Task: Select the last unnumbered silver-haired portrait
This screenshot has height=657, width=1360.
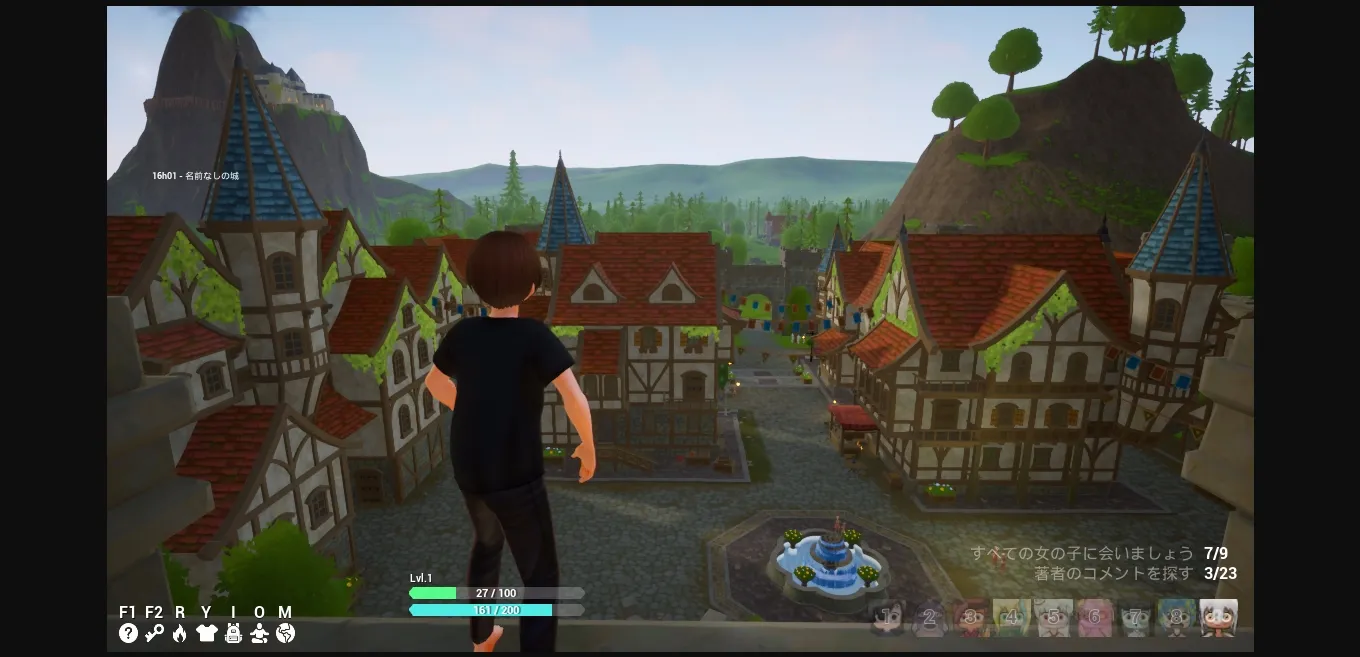Action: click(x=1219, y=618)
